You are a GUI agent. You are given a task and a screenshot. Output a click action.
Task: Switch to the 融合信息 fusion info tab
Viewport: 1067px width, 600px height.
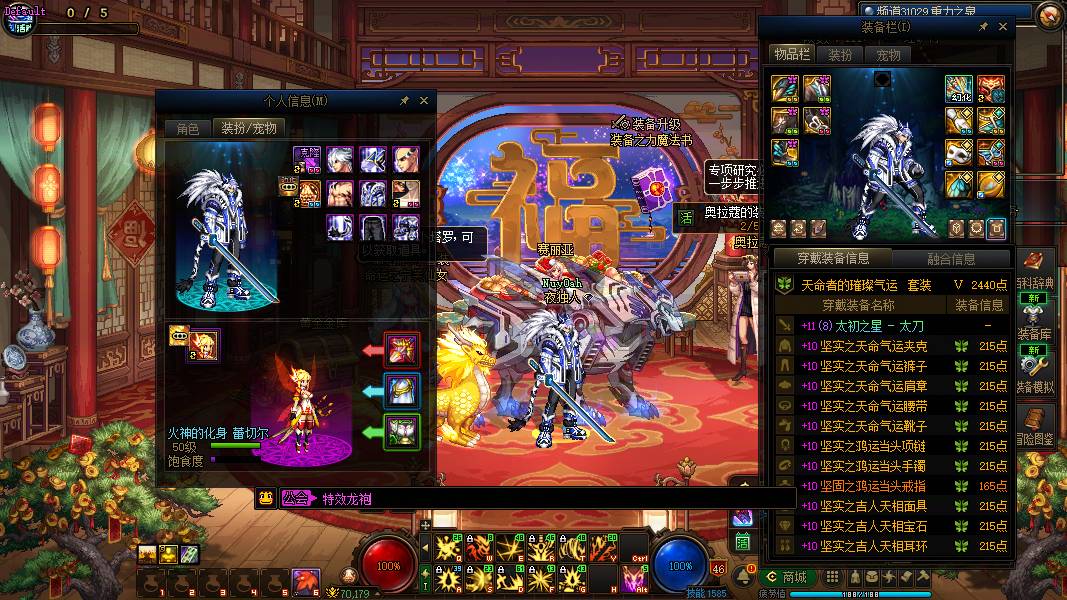pyautogui.click(x=949, y=259)
